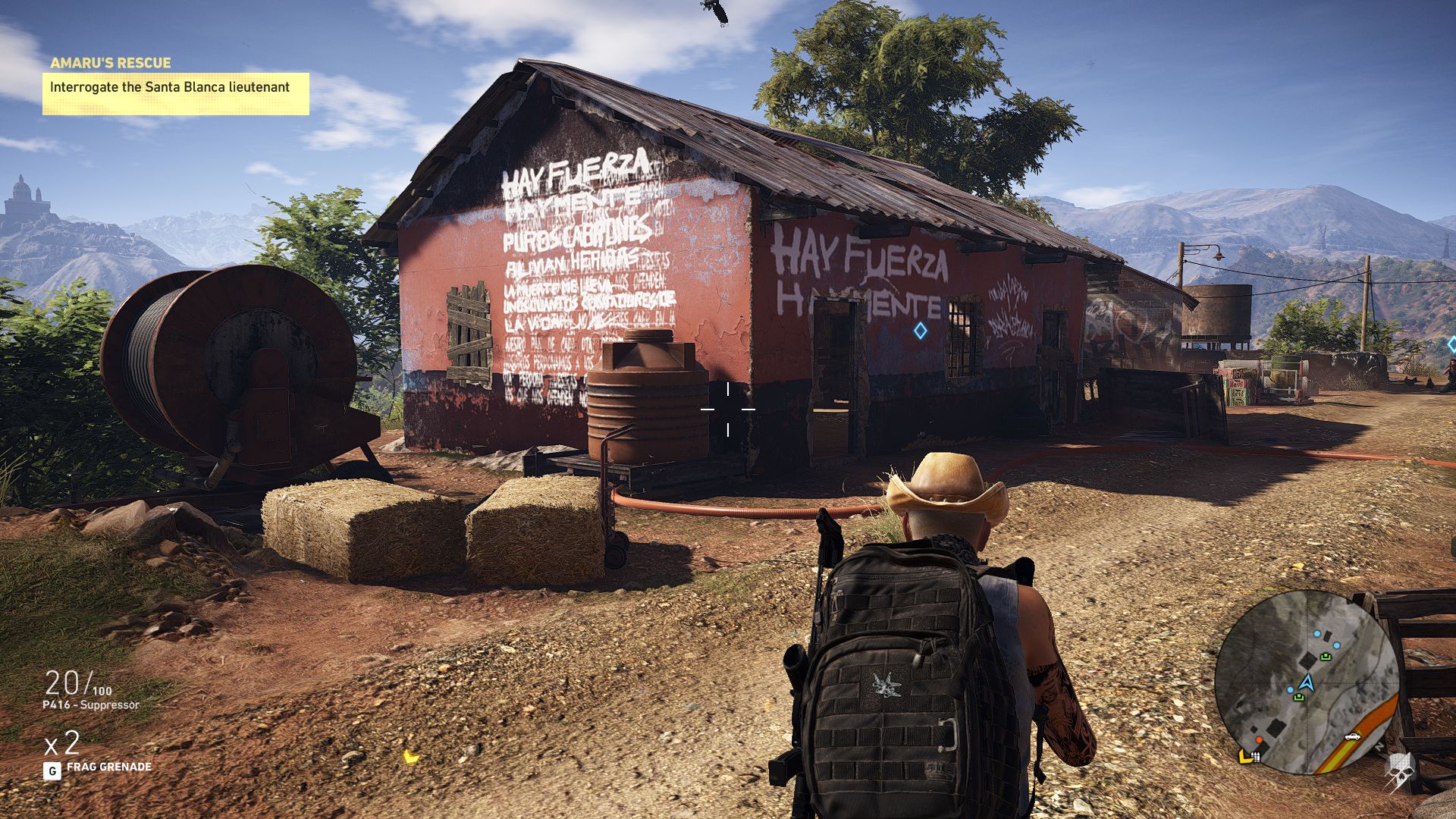Click the blue diamond waypoint marker
Viewport: 1456px width, 819px height.
tap(920, 331)
